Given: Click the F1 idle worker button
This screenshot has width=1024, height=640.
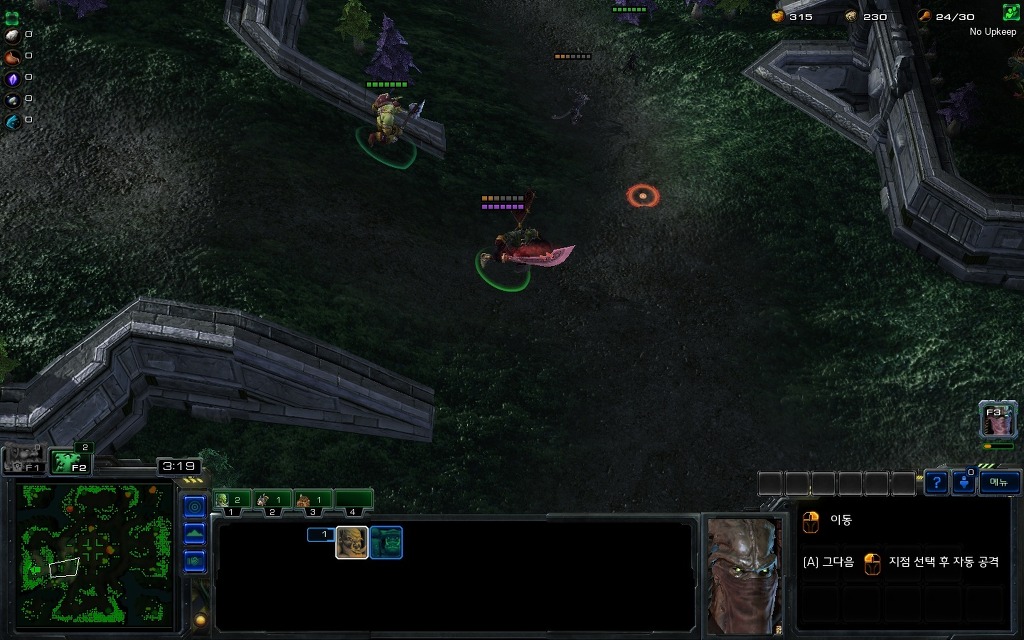Looking at the screenshot, I should click(24, 461).
